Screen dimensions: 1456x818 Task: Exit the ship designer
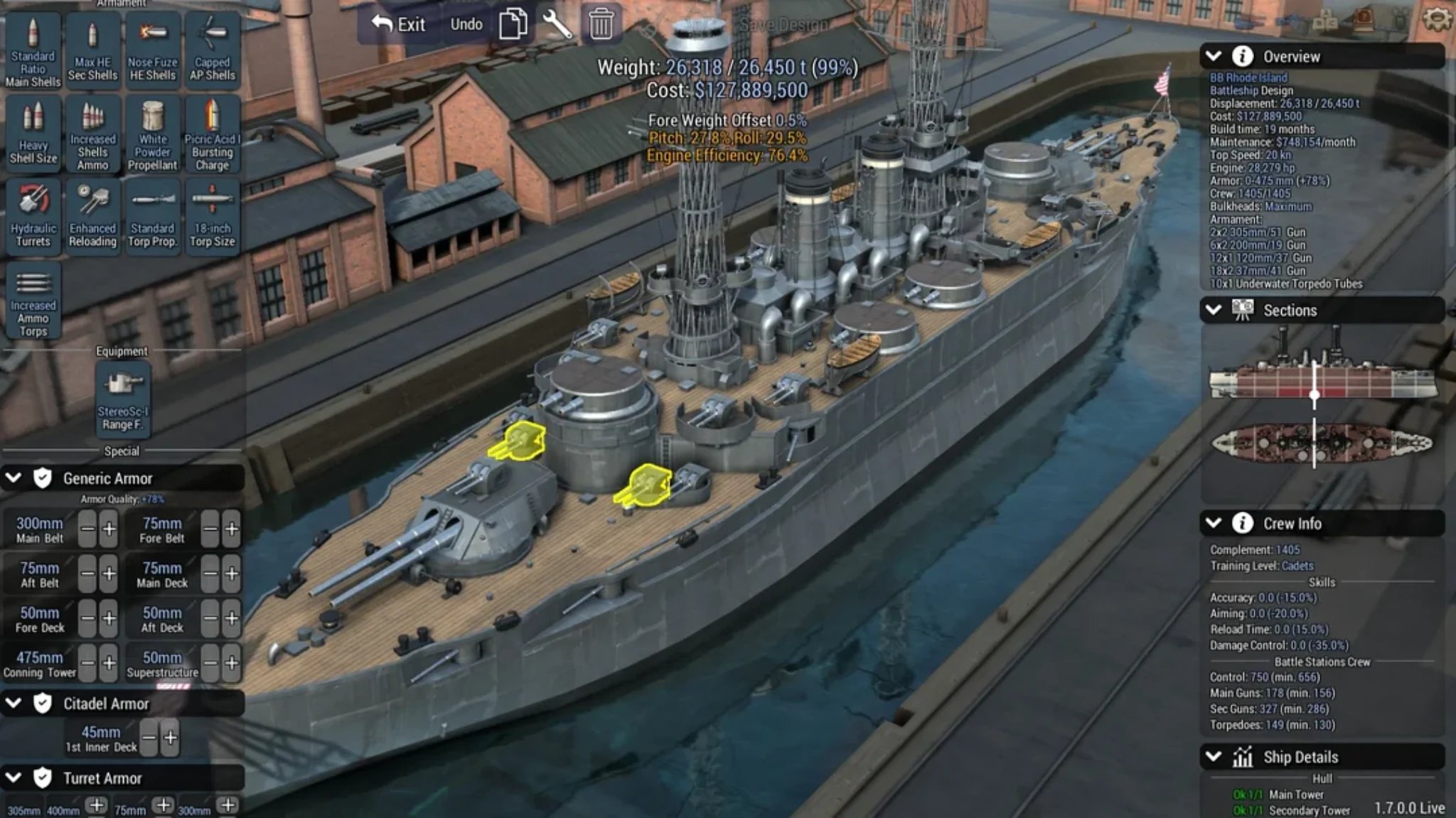[399, 25]
